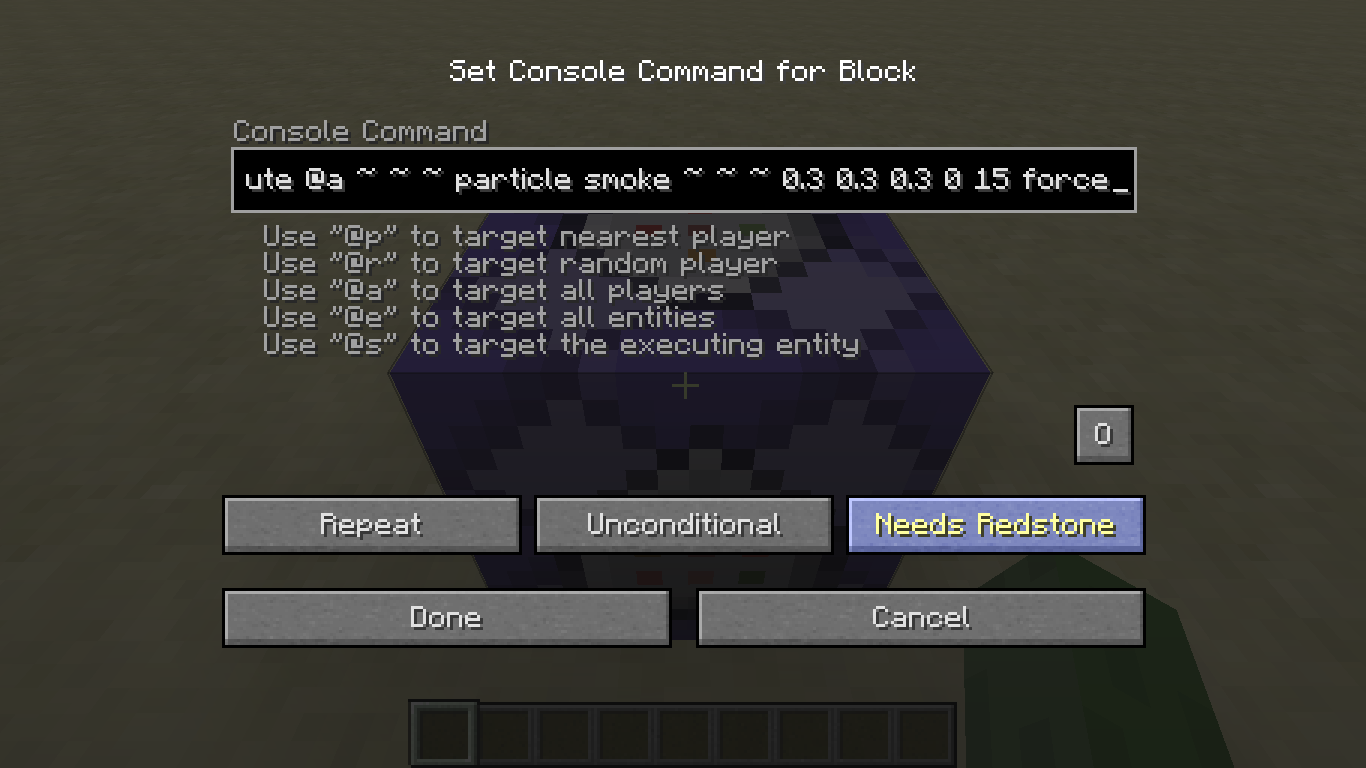This screenshot has height=768, width=1366.
Task: Select the first hotbar slot
Action: point(443,733)
